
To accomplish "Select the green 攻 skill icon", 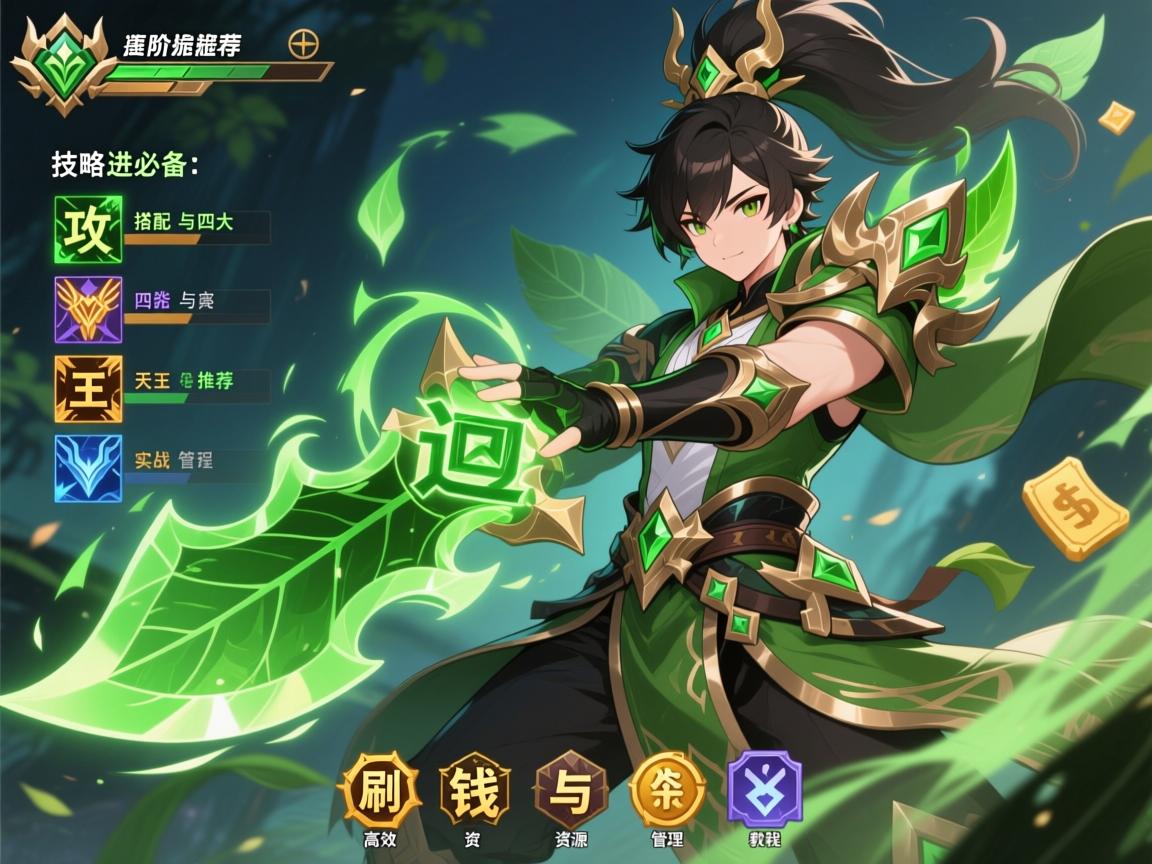I will click(x=88, y=229).
